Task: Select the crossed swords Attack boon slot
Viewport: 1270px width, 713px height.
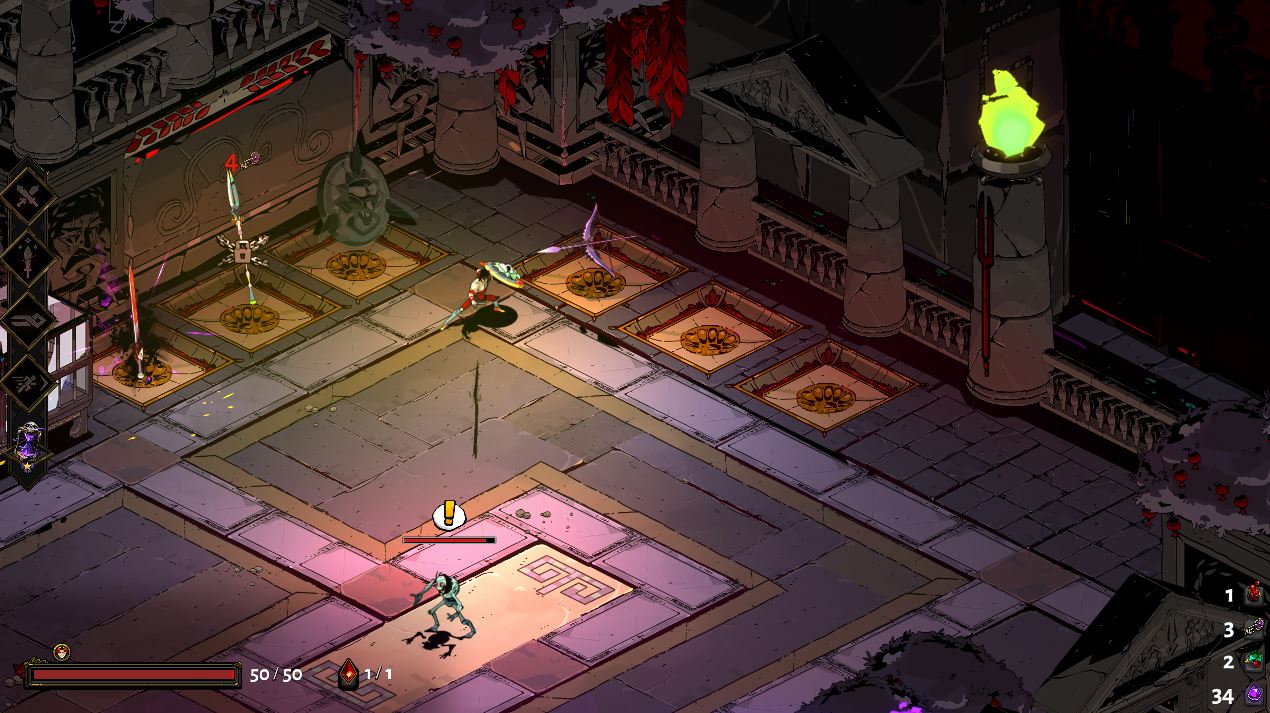Action: tap(27, 195)
